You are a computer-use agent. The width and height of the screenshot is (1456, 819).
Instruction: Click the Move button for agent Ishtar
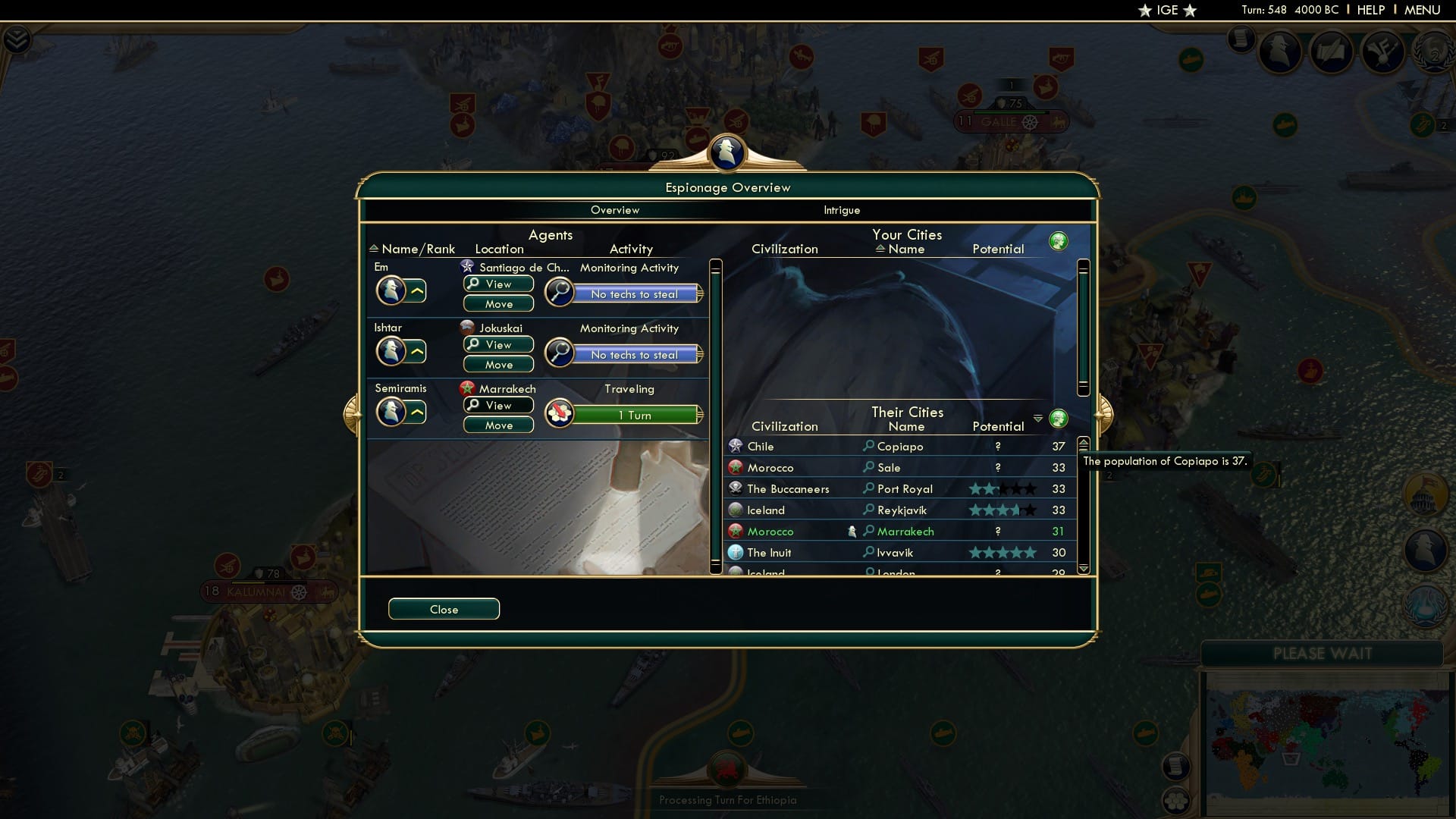pos(498,364)
